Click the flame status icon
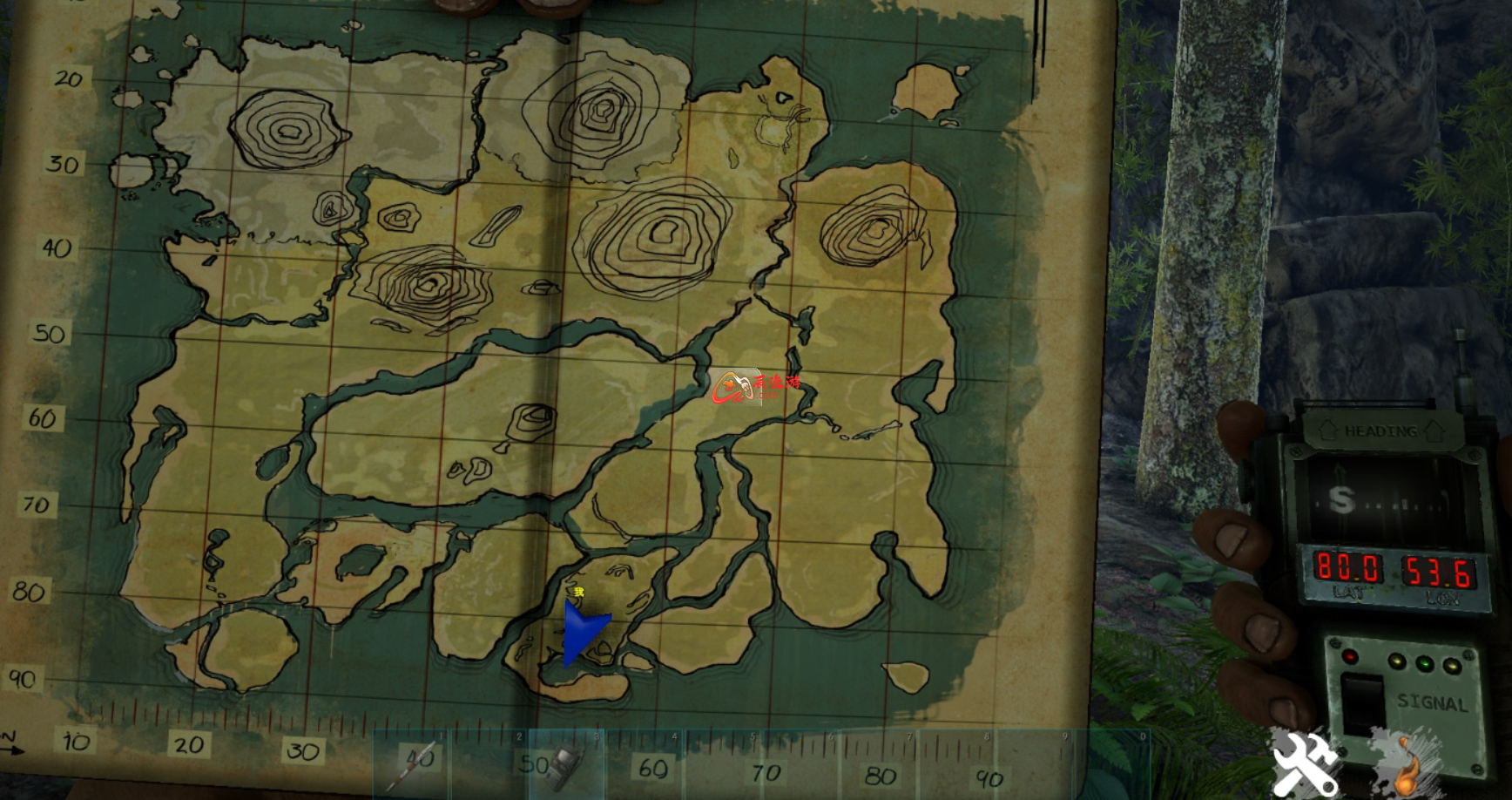This screenshot has height=800, width=1512. [x=1404, y=763]
